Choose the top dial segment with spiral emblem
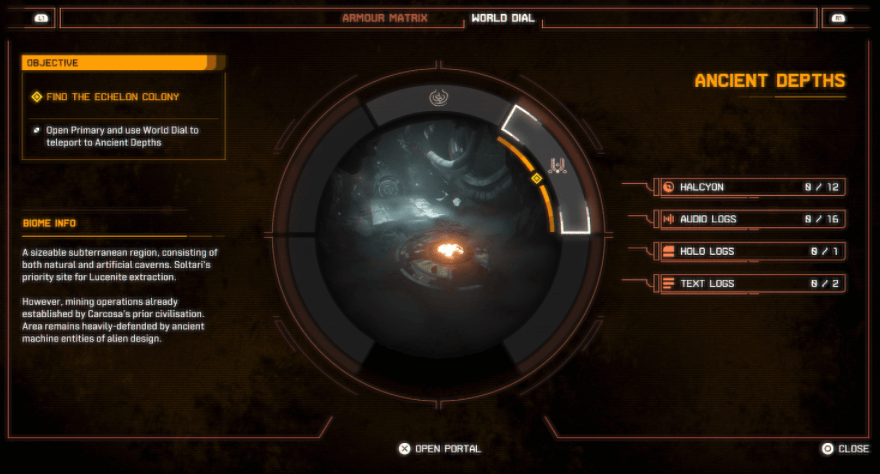Screen dimensions: 880x474 (437, 98)
